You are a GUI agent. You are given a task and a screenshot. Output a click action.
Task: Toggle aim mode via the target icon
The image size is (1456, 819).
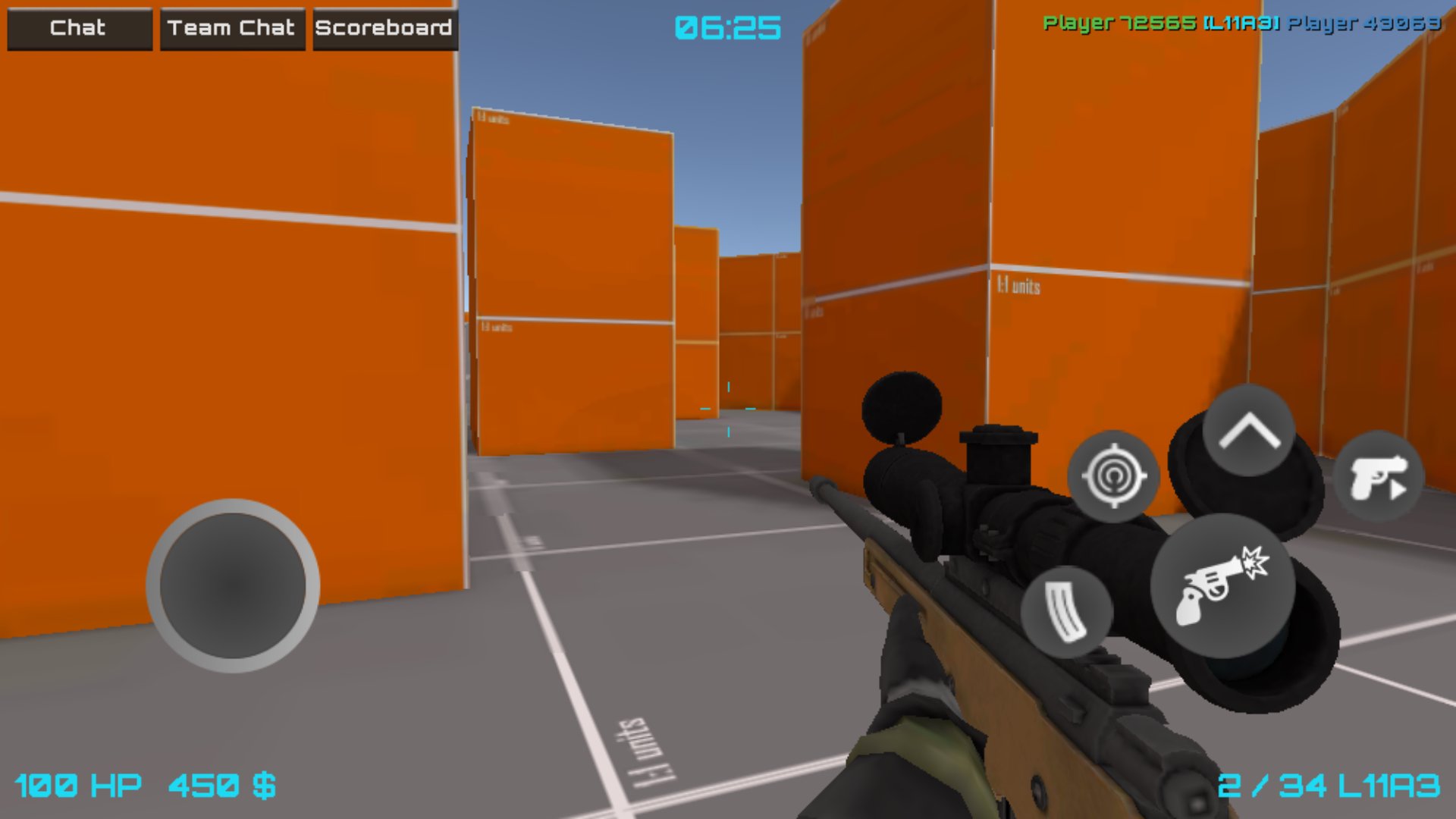click(x=1113, y=475)
